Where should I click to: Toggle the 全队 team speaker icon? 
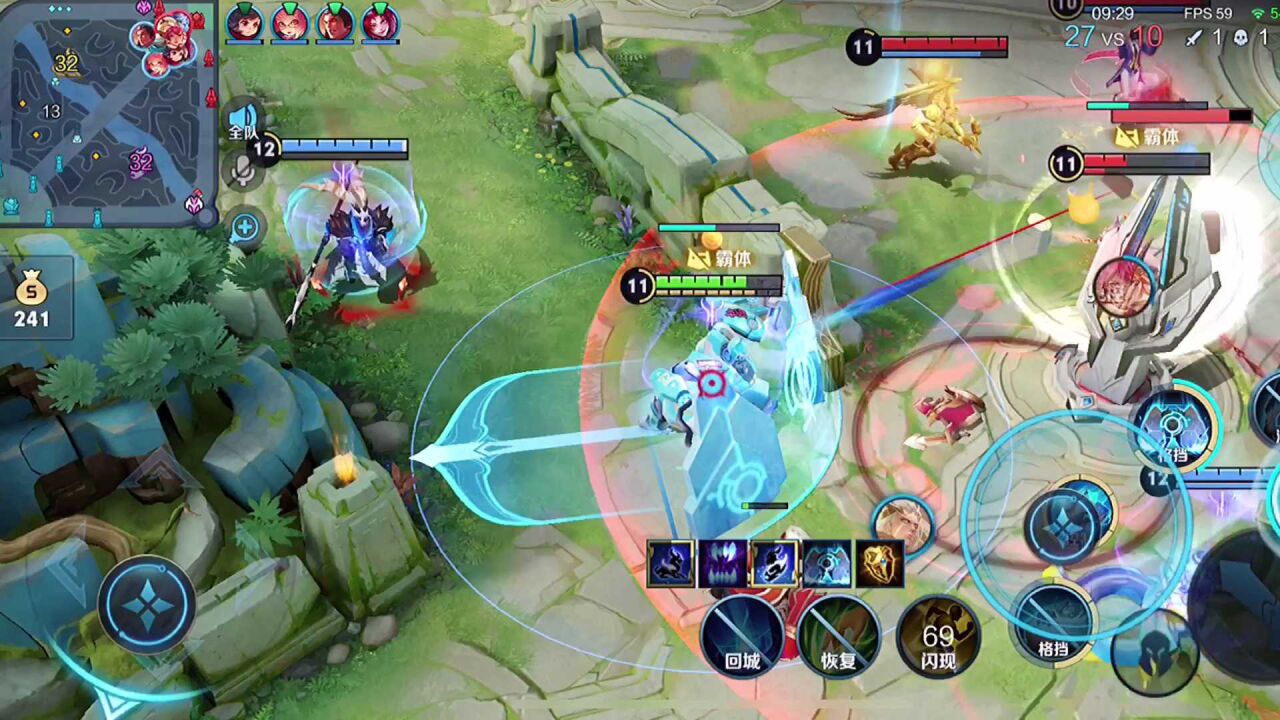point(243,120)
